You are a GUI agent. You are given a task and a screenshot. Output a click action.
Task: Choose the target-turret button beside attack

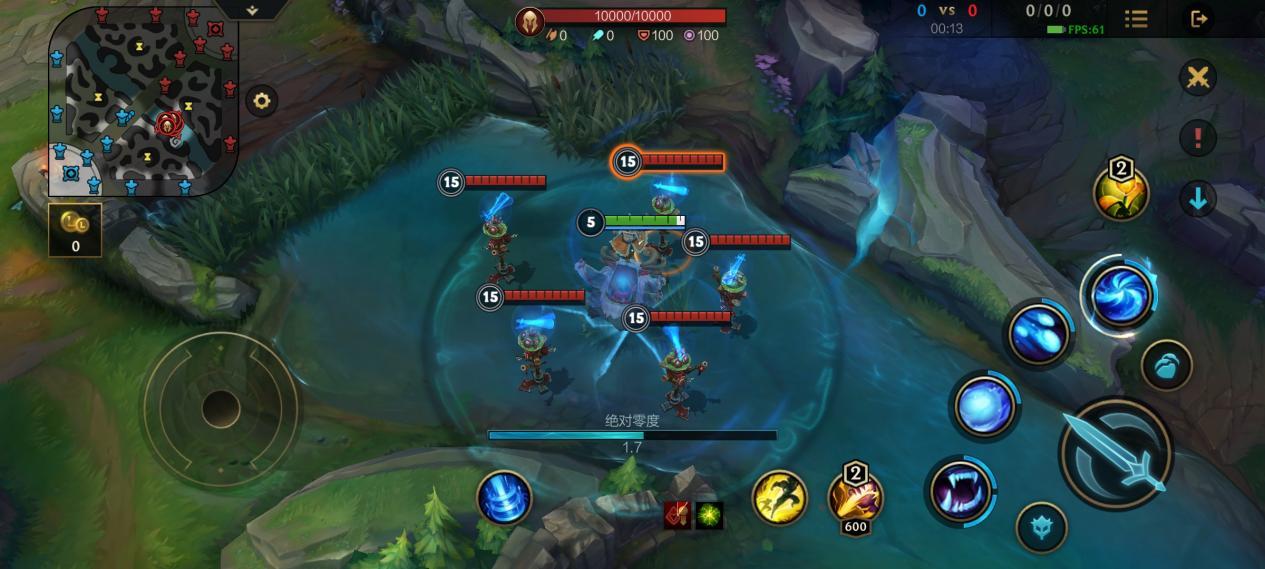(1166, 365)
